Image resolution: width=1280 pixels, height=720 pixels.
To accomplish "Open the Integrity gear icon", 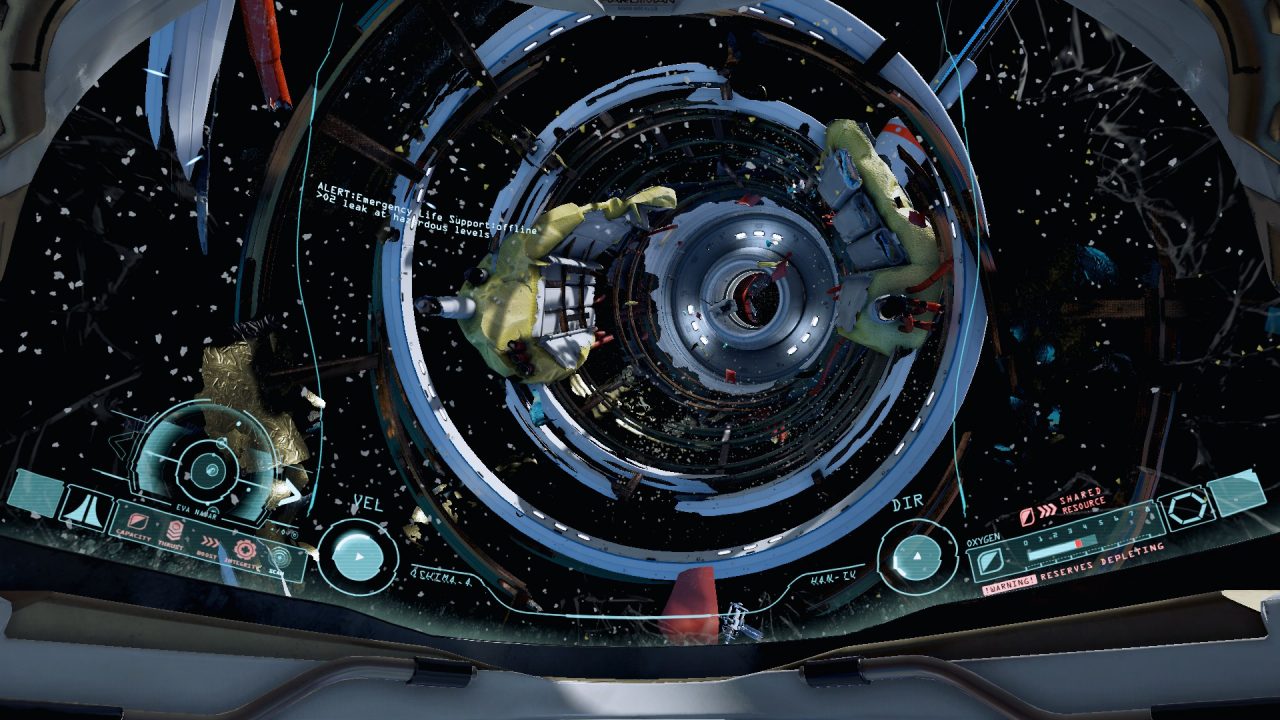I will (x=244, y=549).
